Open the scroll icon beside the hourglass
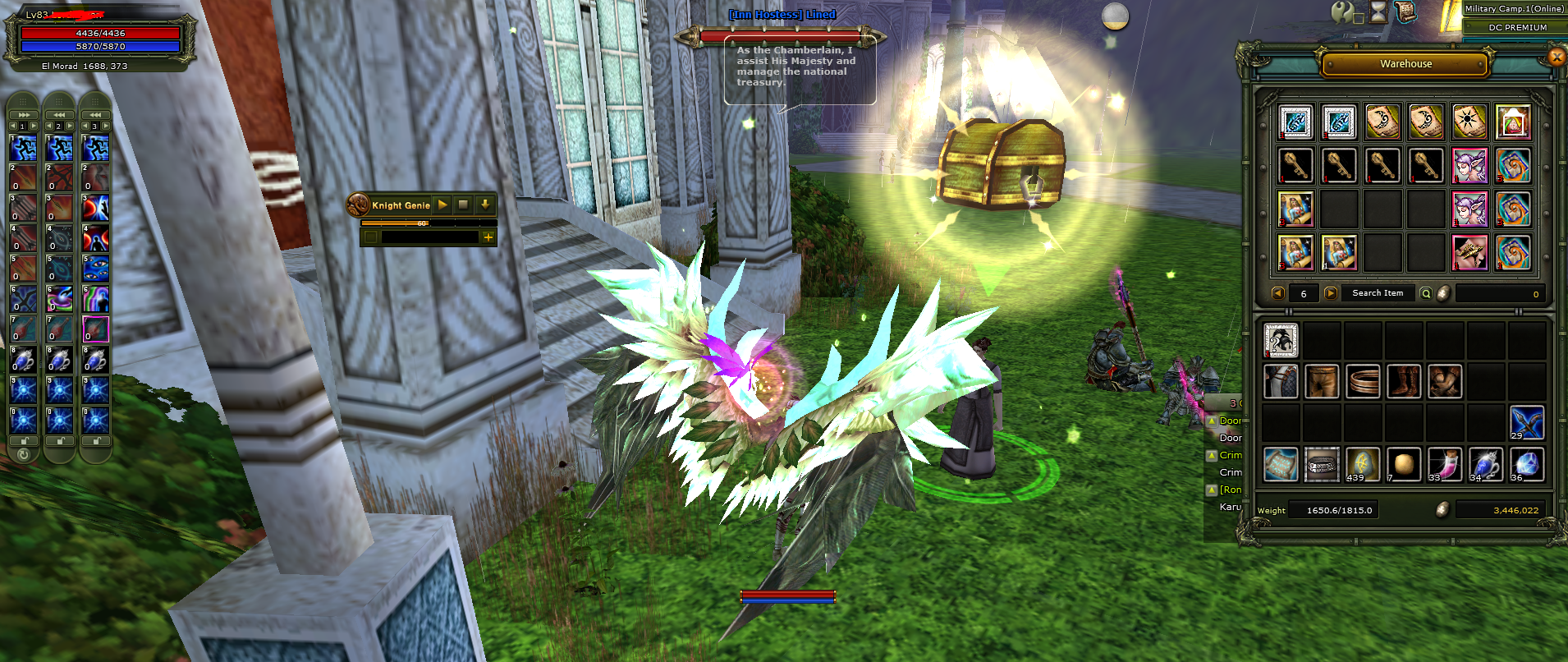This screenshot has width=1568, height=662. point(1405,11)
